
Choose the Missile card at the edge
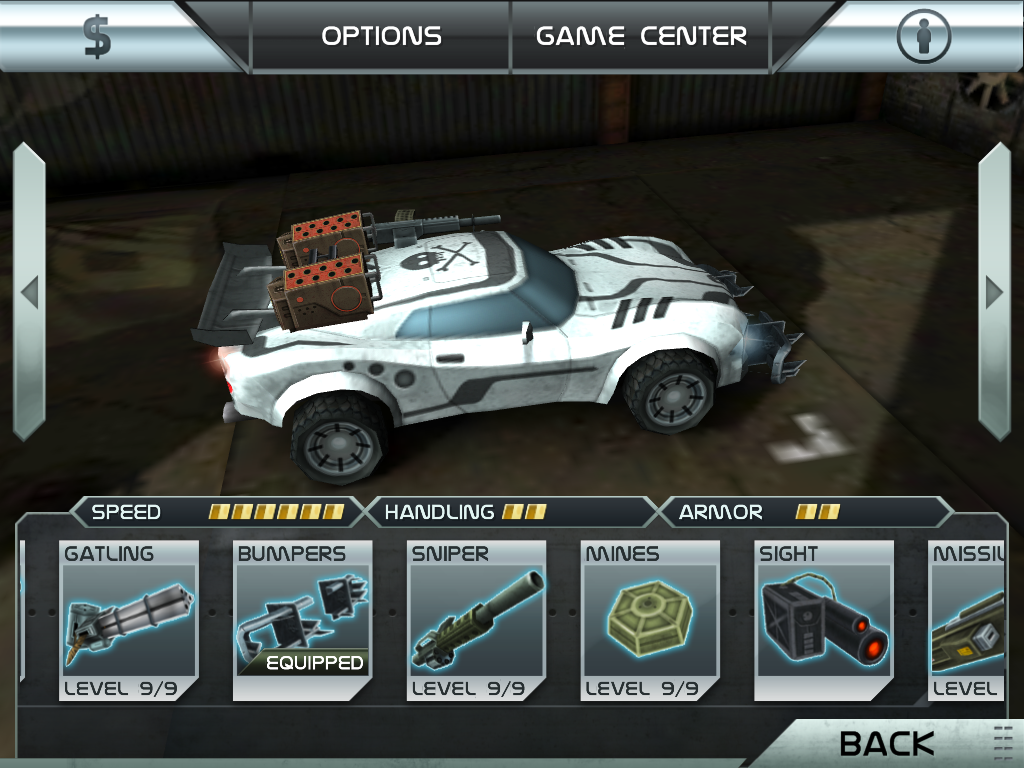967,621
